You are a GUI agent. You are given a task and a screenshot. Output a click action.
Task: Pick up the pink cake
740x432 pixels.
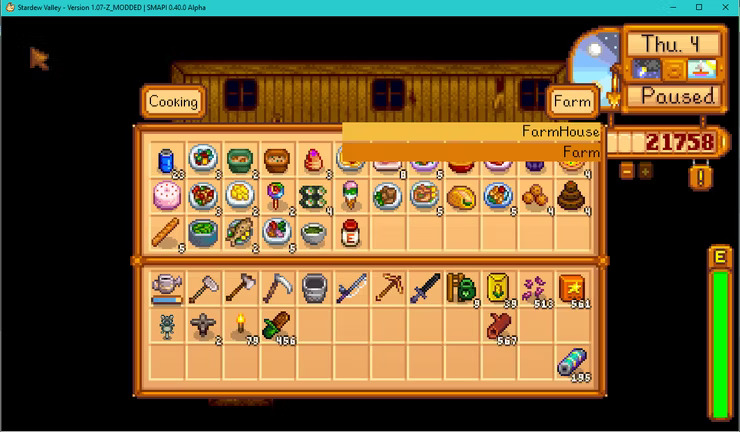pyautogui.click(x=166, y=195)
